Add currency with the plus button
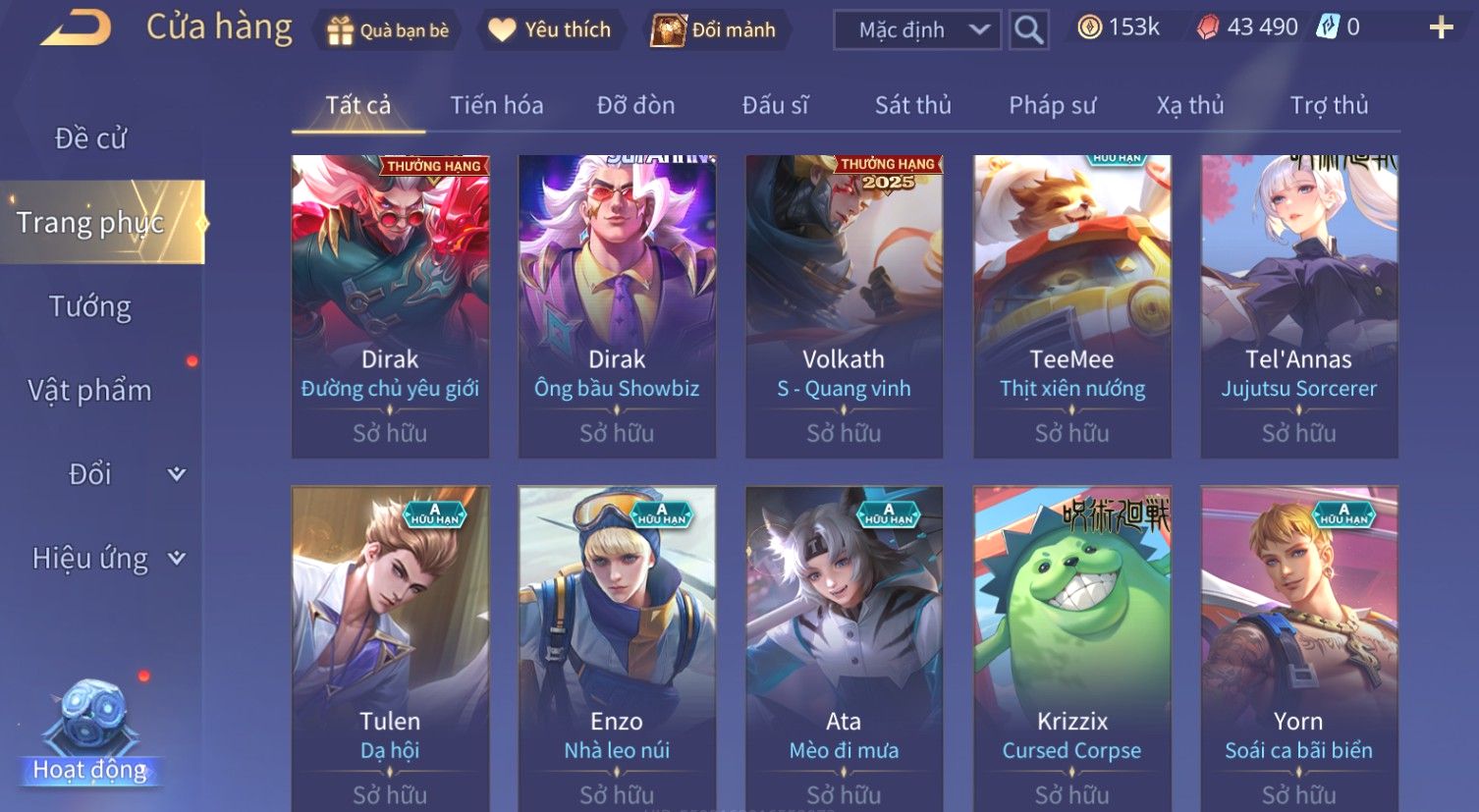Screen dimensions: 1479x812 click(x=1440, y=28)
